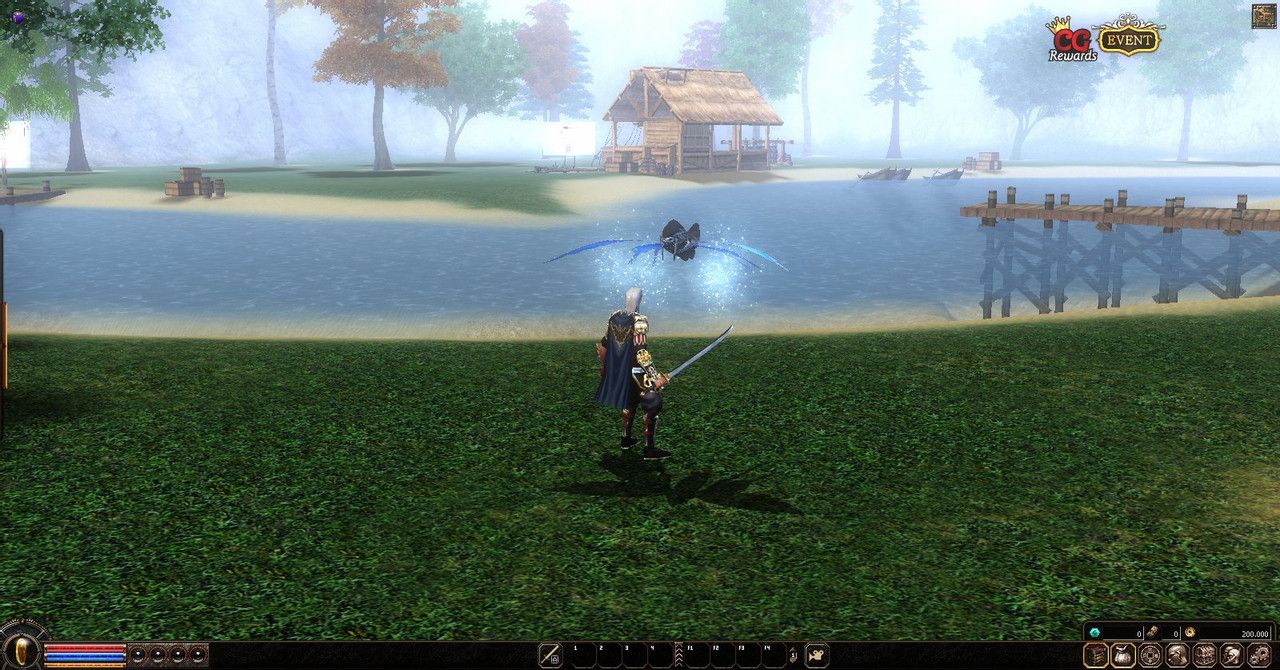Click the purple orb icon at top-left
Image resolution: width=1280 pixels, height=670 pixels.
(x=18, y=17)
